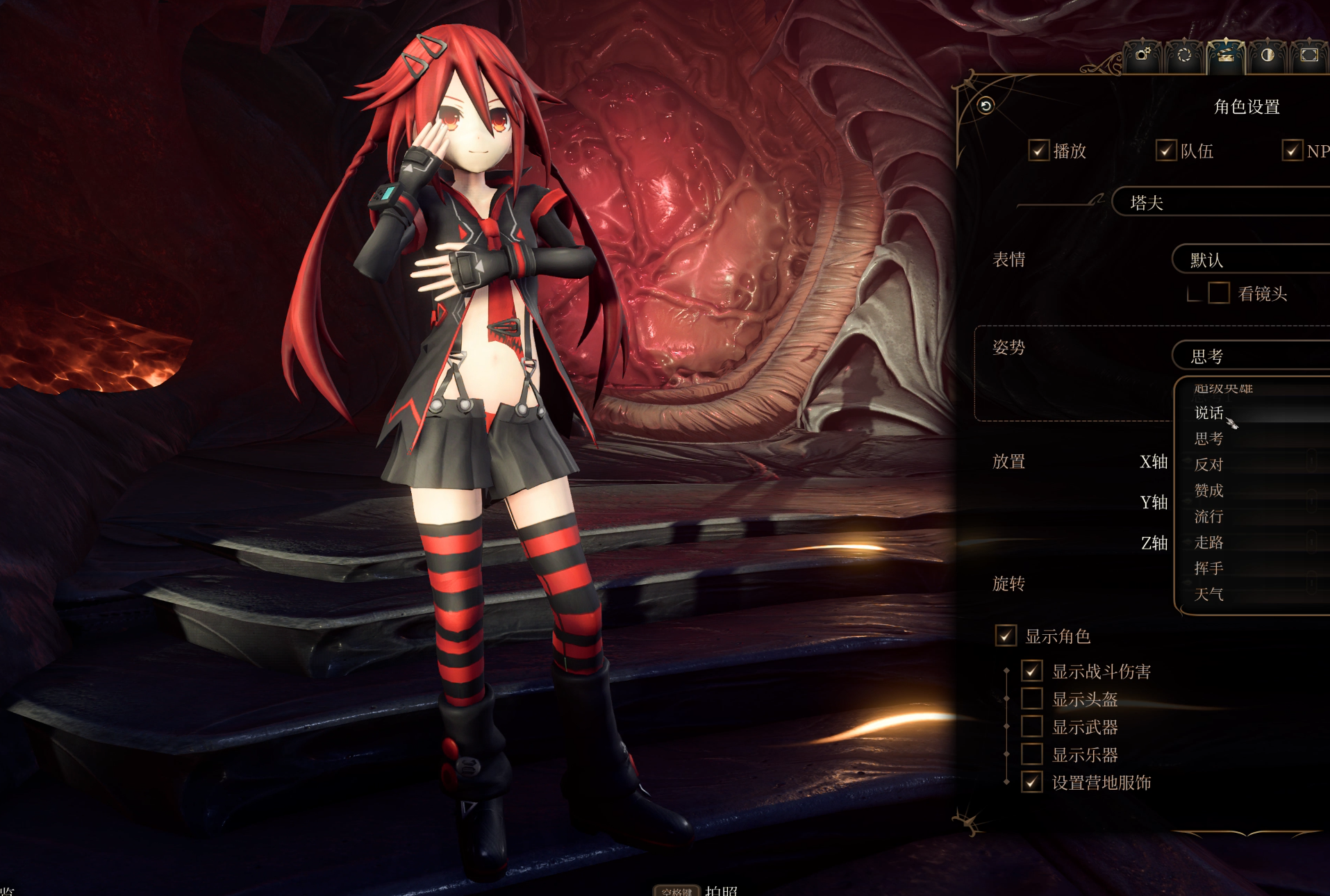Toggle the 显示角色 show character checkbox
The width and height of the screenshot is (1330, 896).
pyautogui.click(x=1006, y=636)
